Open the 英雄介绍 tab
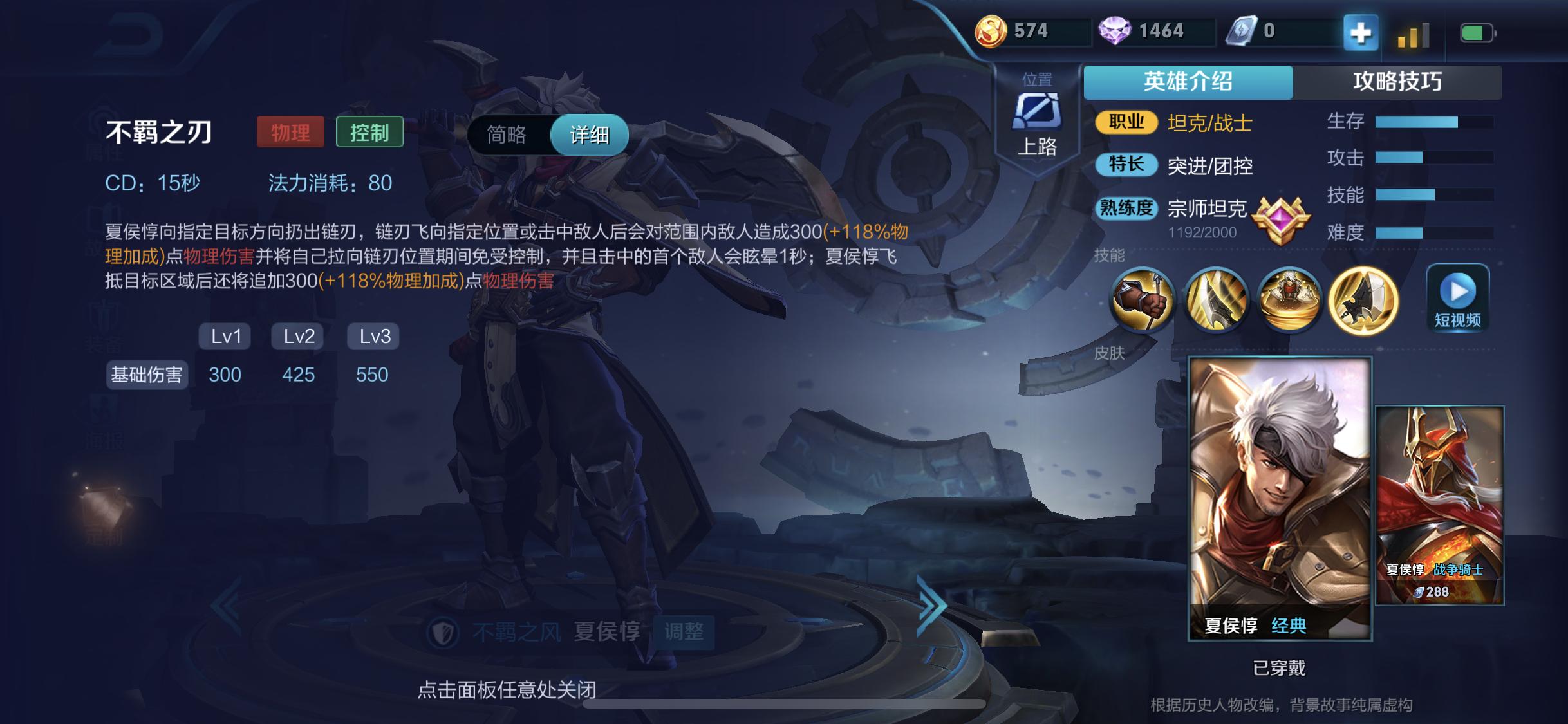Screen dimensions: 1568x724 click(1188, 82)
